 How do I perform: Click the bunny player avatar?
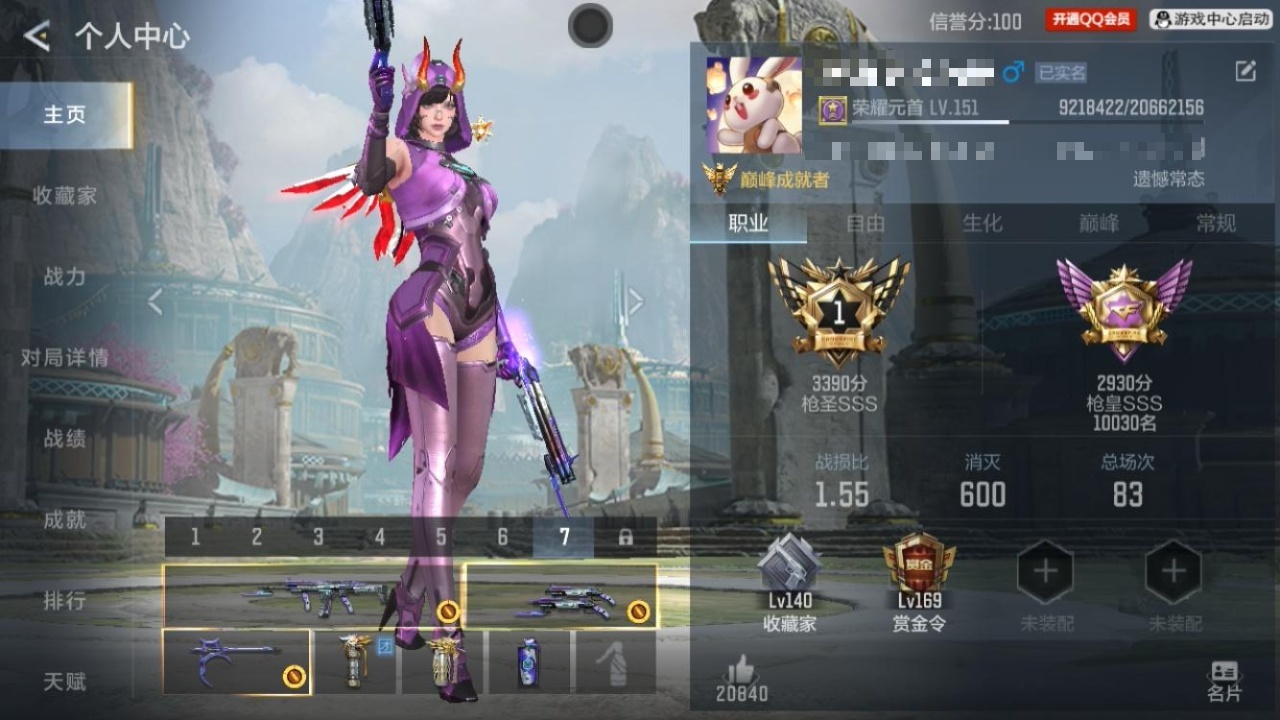754,106
